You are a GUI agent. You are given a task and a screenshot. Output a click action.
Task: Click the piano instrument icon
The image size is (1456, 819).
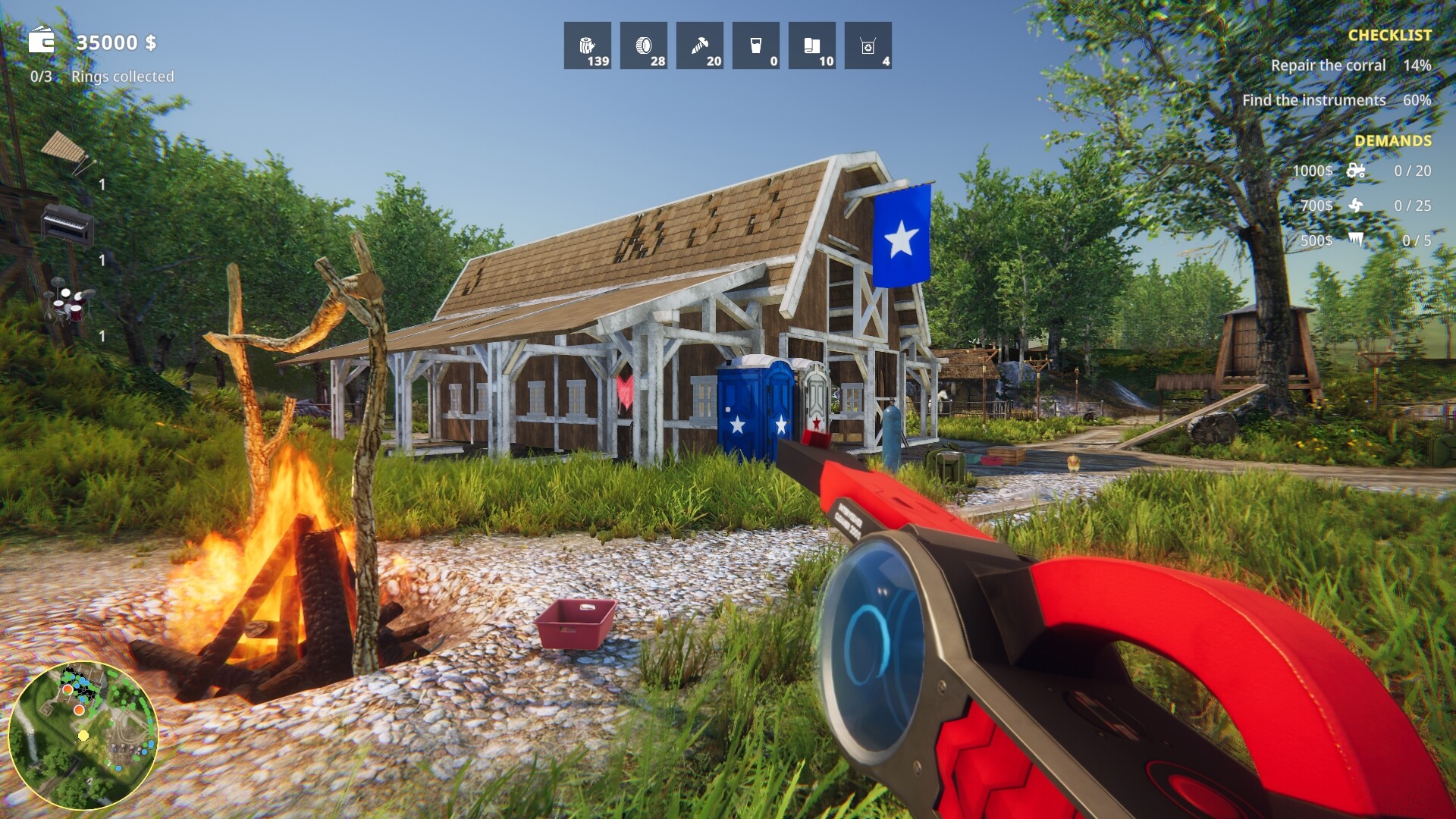[67, 226]
